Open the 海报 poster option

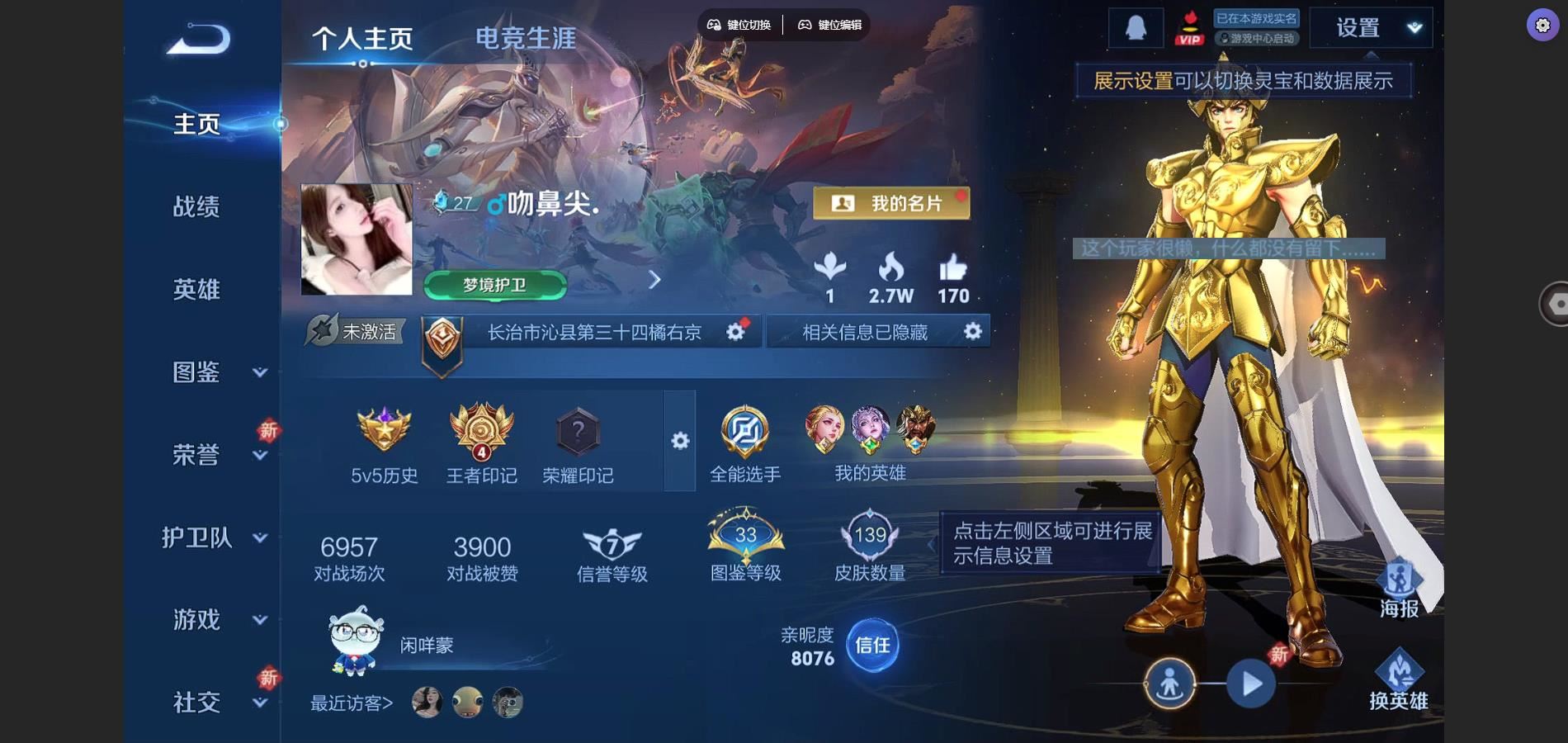tap(1399, 589)
